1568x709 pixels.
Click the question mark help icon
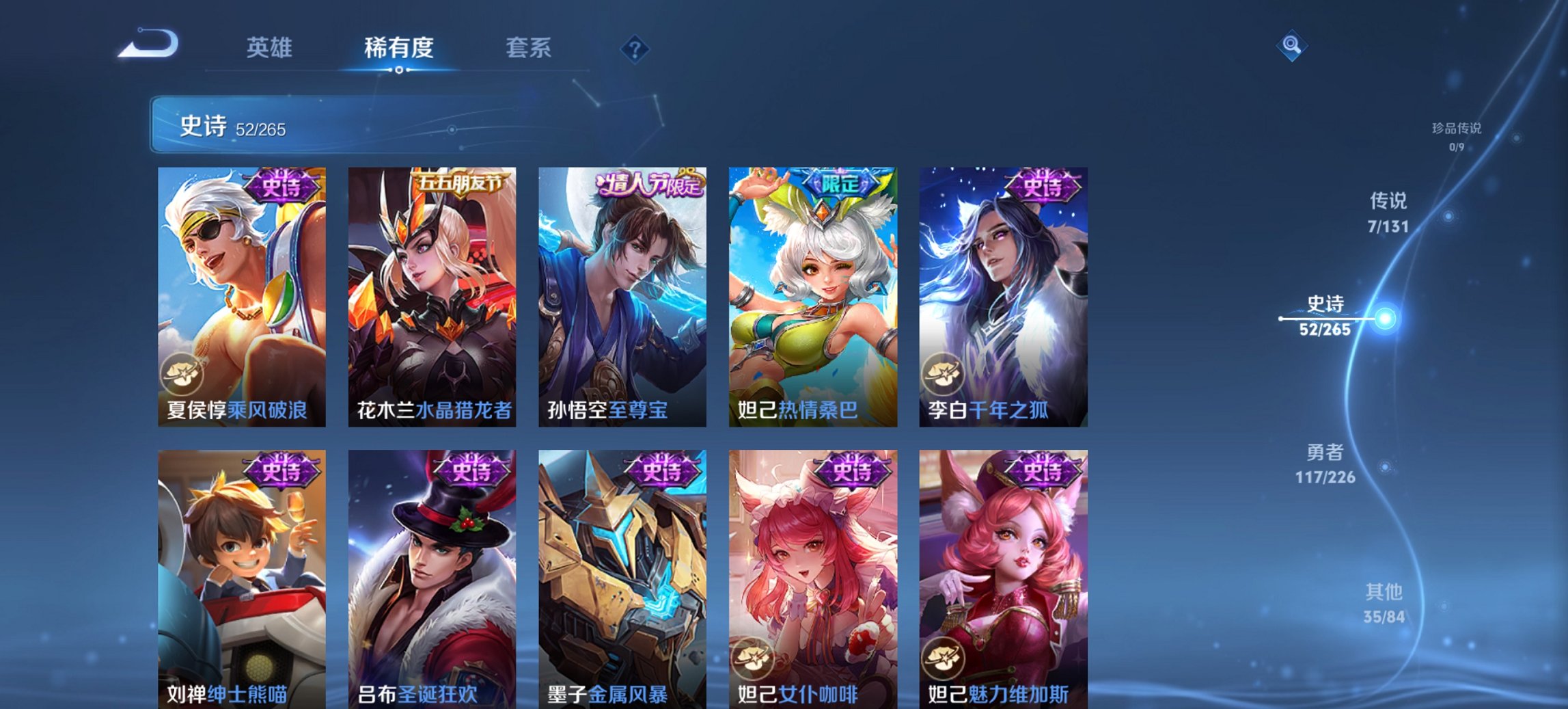(635, 48)
